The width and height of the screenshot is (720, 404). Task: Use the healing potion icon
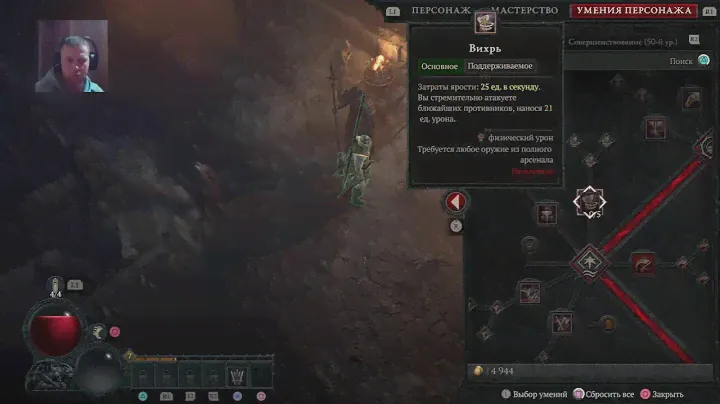(56, 289)
